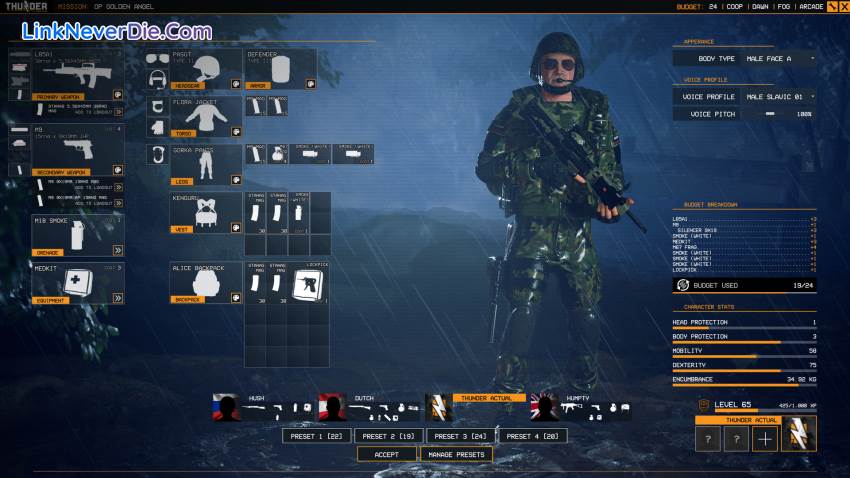Open the Body Type dropdown
This screenshot has width=850, height=478.
779,58
